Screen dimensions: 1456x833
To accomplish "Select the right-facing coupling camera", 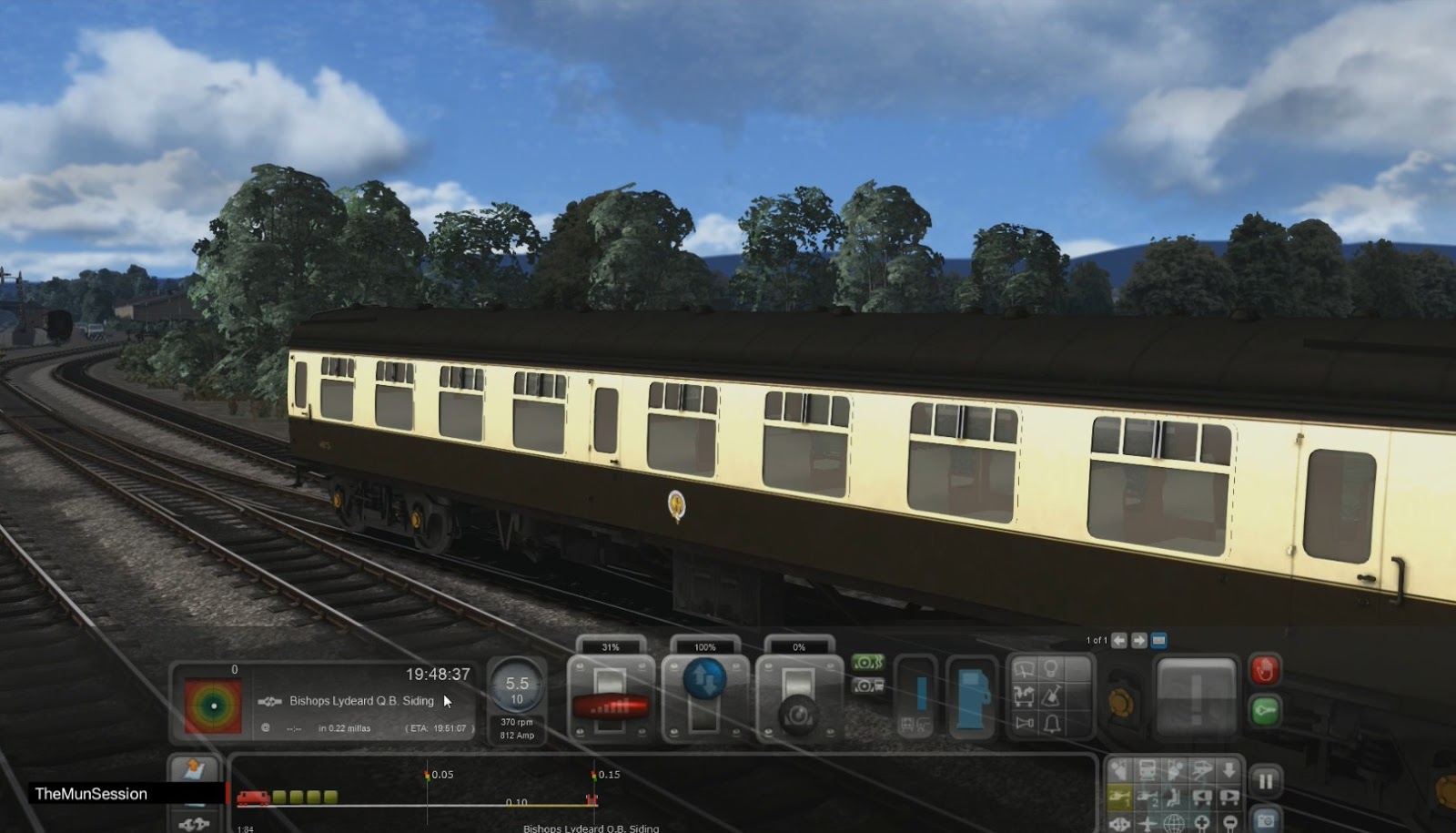I will (x=1230, y=796).
